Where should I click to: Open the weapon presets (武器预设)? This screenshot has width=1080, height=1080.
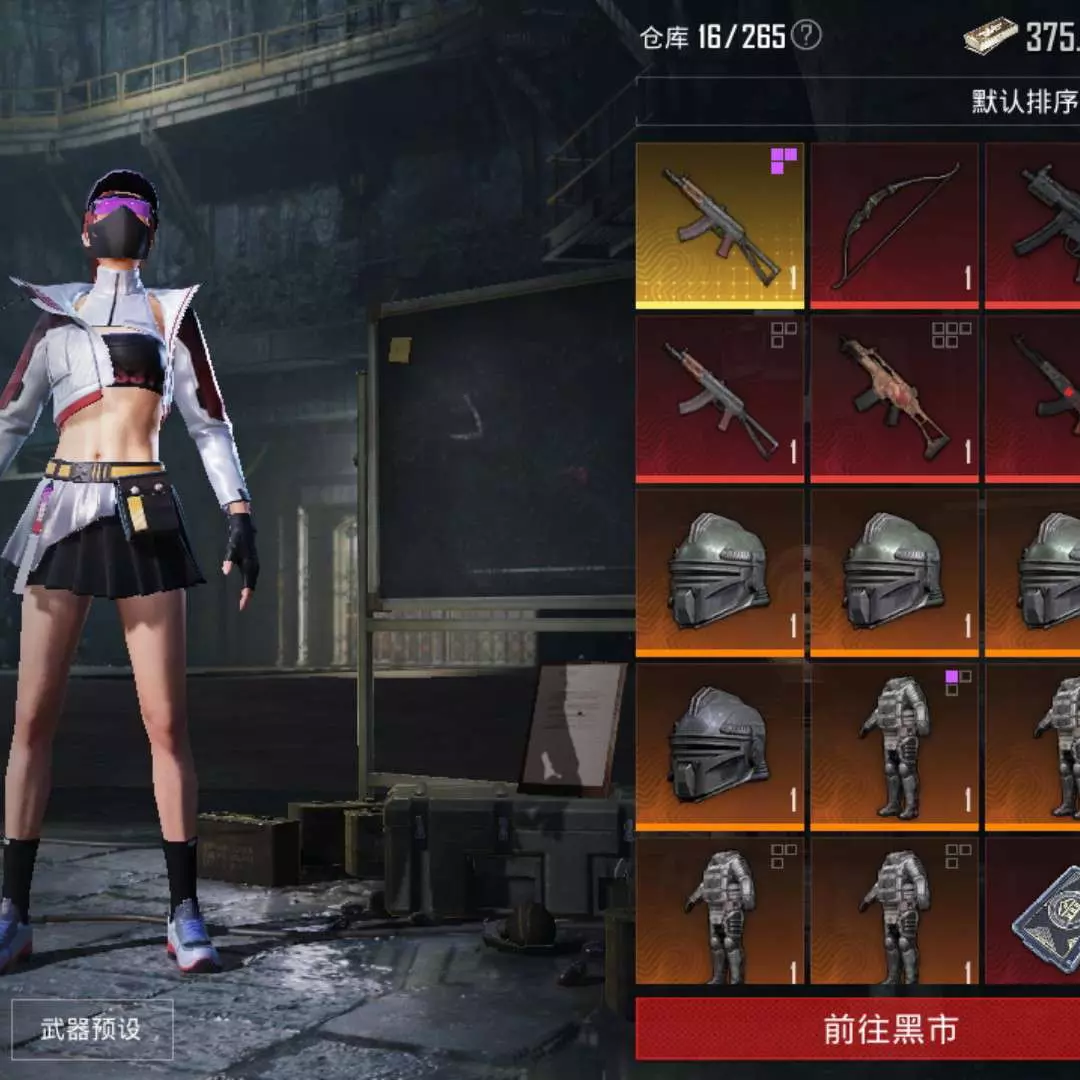(x=91, y=1030)
